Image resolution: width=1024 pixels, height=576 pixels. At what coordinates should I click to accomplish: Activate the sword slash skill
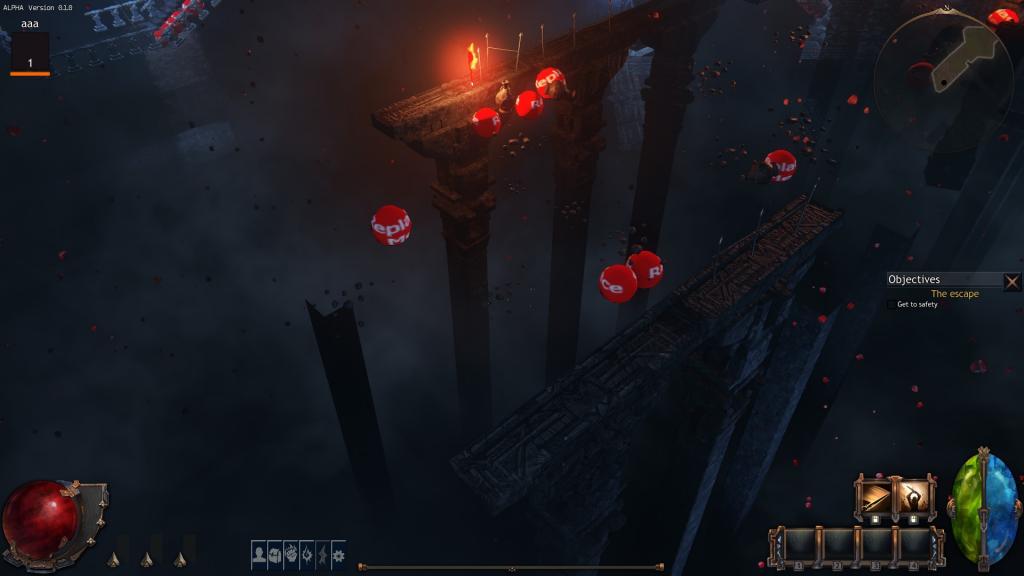875,497
